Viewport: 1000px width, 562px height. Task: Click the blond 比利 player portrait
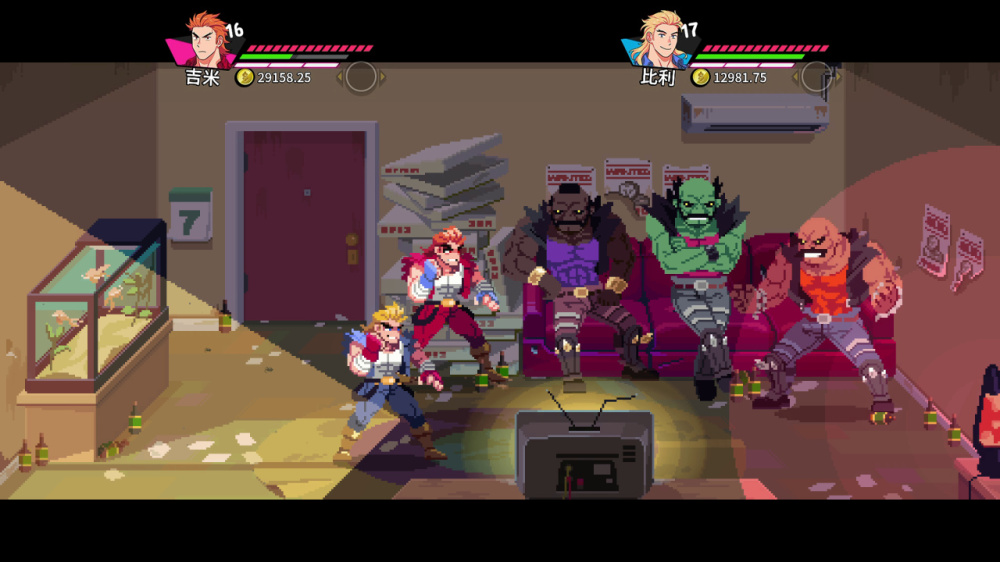tap(661, 40)
